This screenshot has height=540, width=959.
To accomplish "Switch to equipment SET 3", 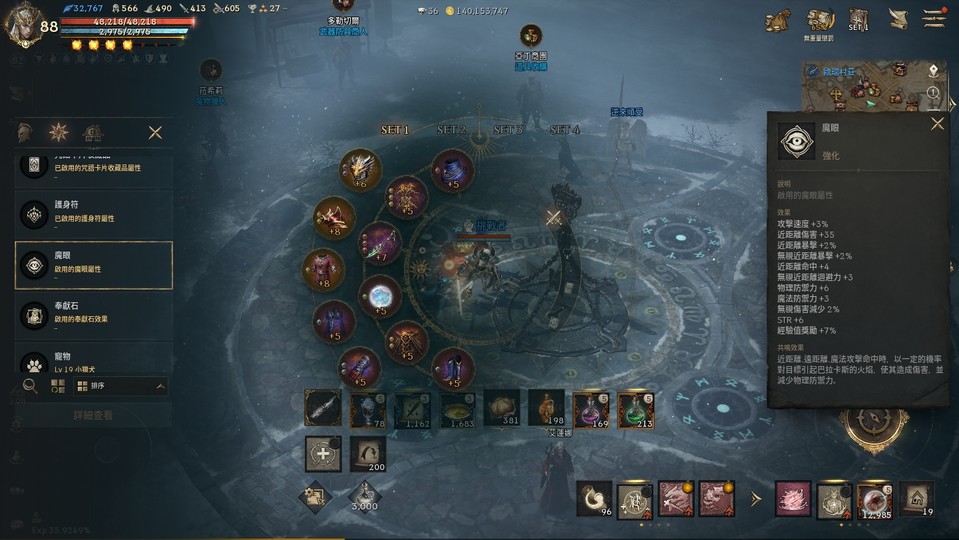I will click(x=508, y=130).
